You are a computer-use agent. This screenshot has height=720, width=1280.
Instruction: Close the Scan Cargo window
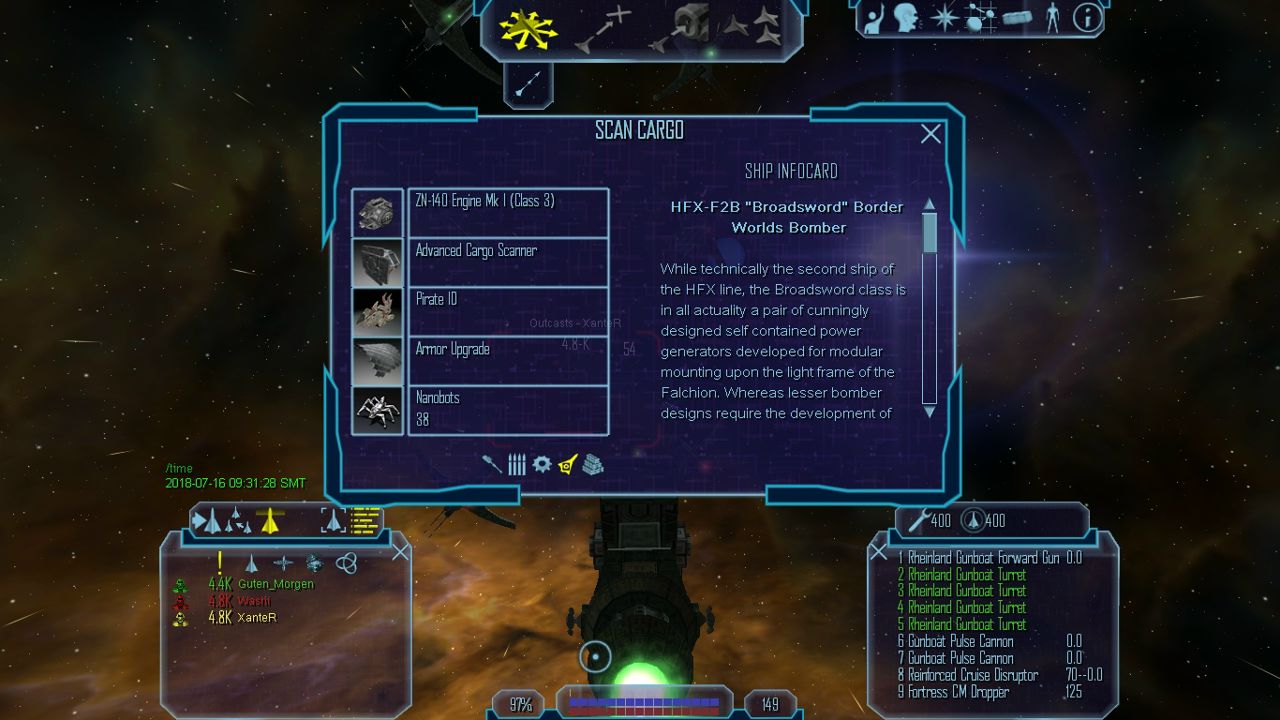click(930, 134)
